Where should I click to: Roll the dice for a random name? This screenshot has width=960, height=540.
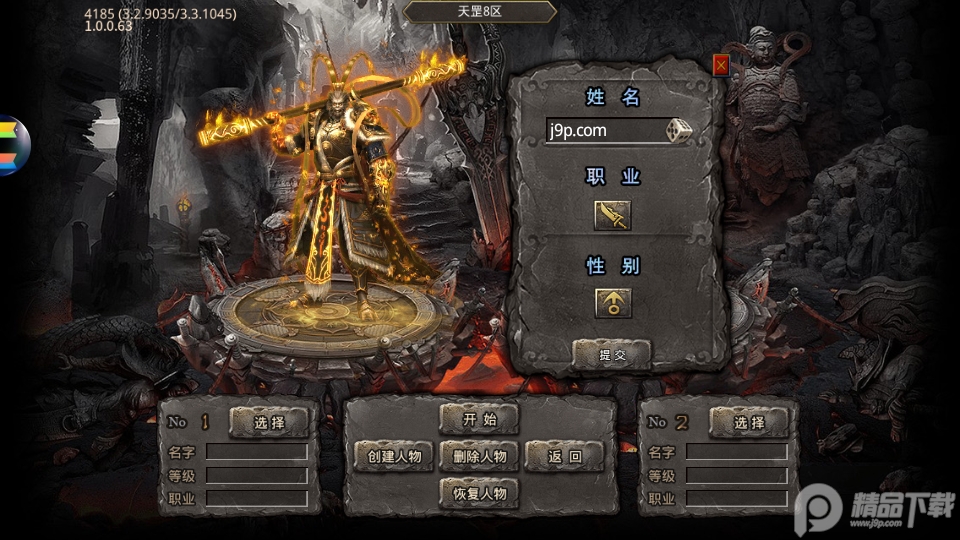[680, 131]
